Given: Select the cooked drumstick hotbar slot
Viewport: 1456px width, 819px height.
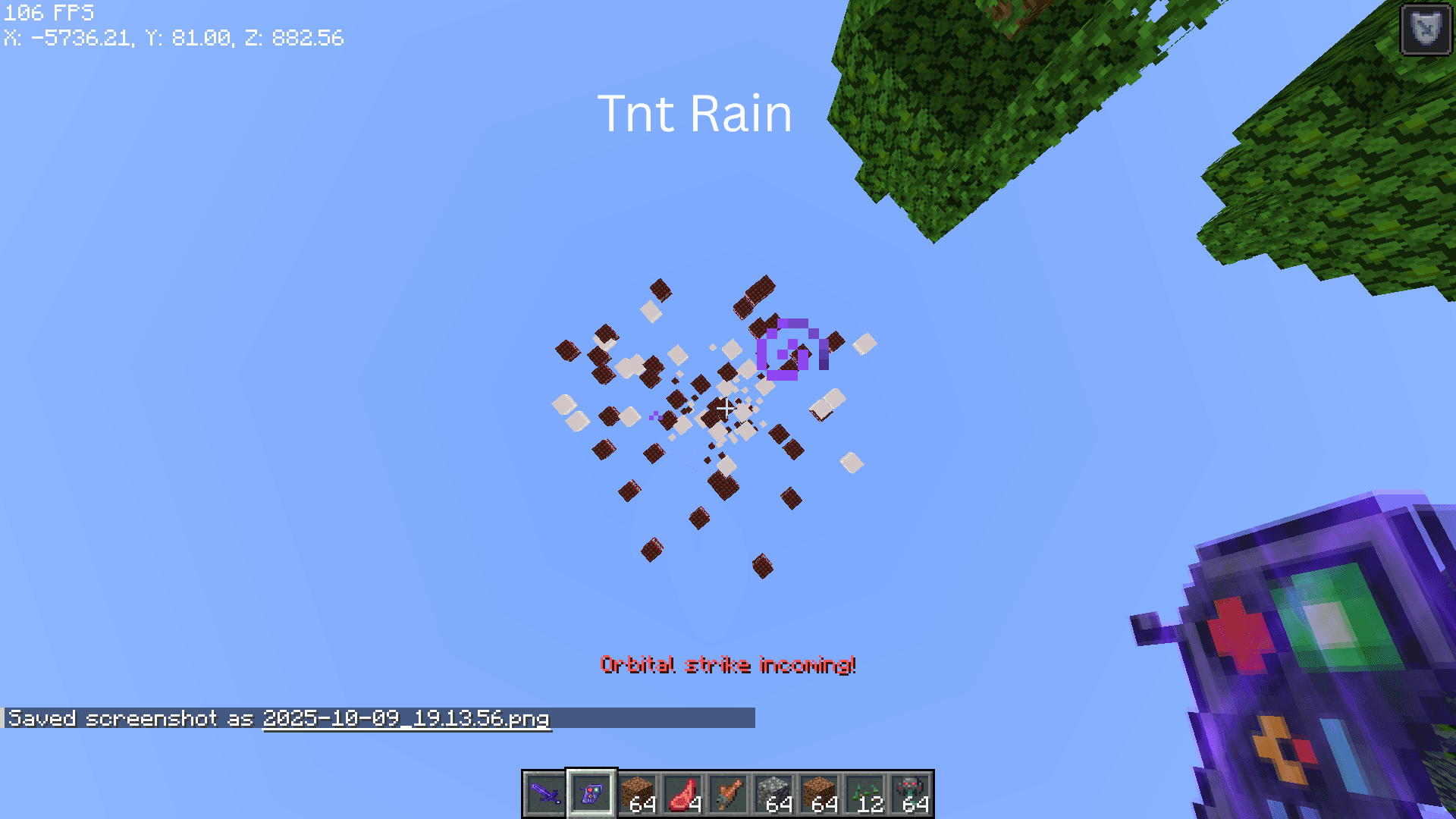Looking at the screenshot, I should click(x=728, y=794).
